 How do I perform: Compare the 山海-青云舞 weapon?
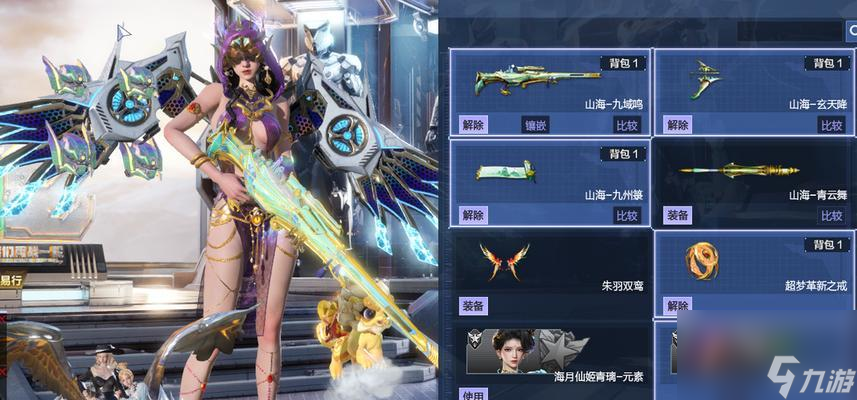click(x=831, y=215)
